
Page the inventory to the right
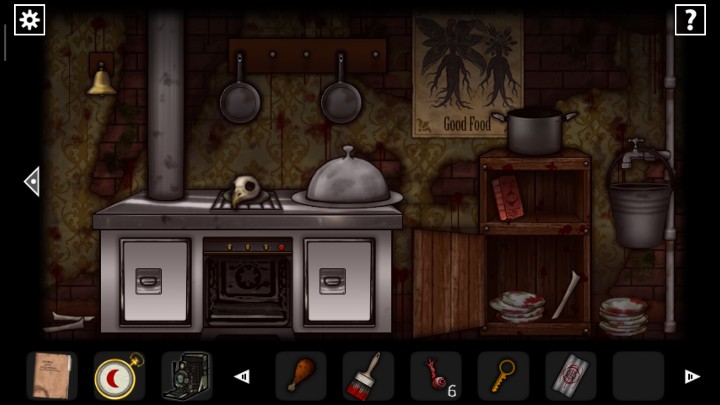pos(691,377)
